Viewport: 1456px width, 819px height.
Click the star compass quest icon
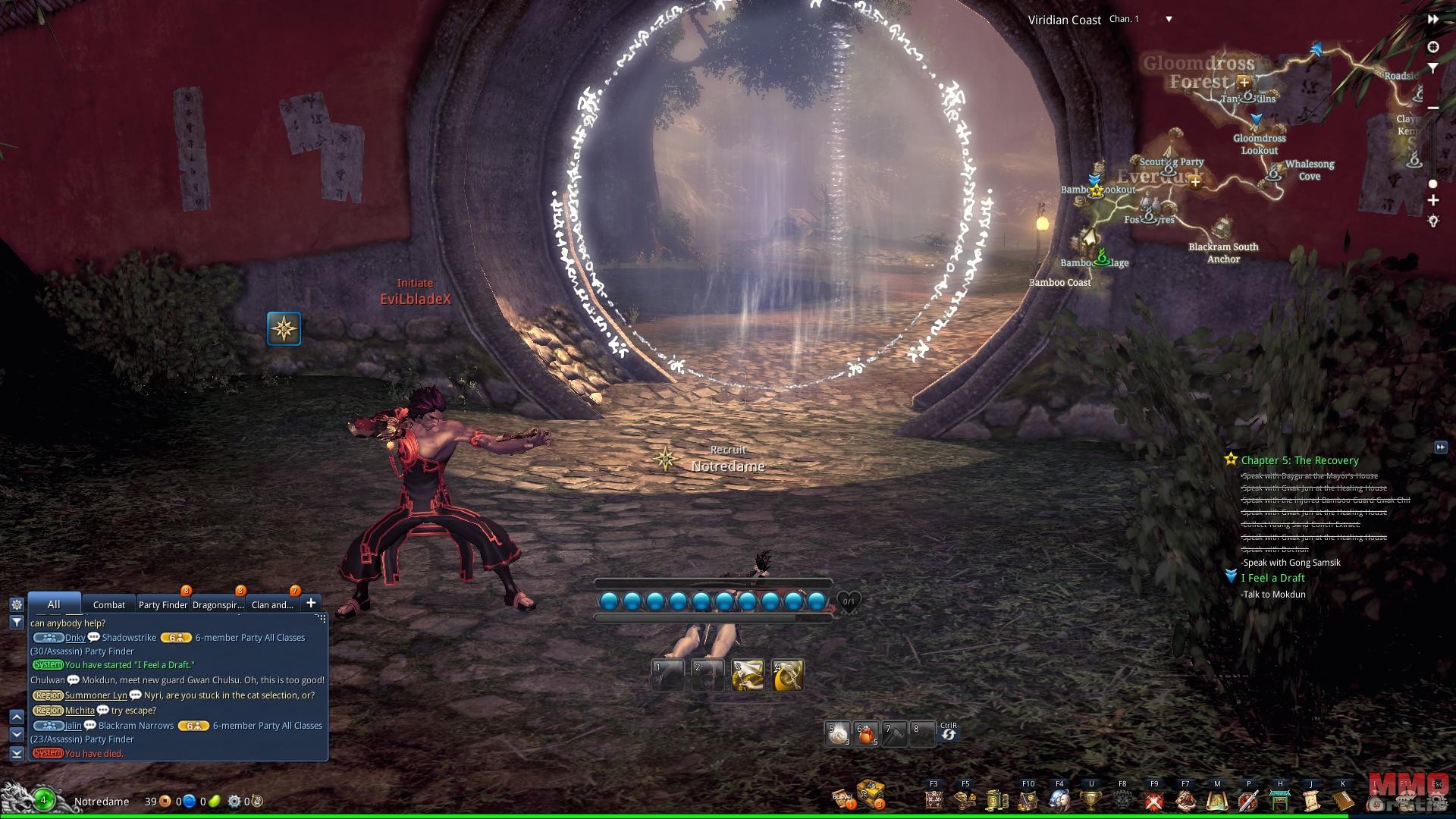[x=284, y=328]
